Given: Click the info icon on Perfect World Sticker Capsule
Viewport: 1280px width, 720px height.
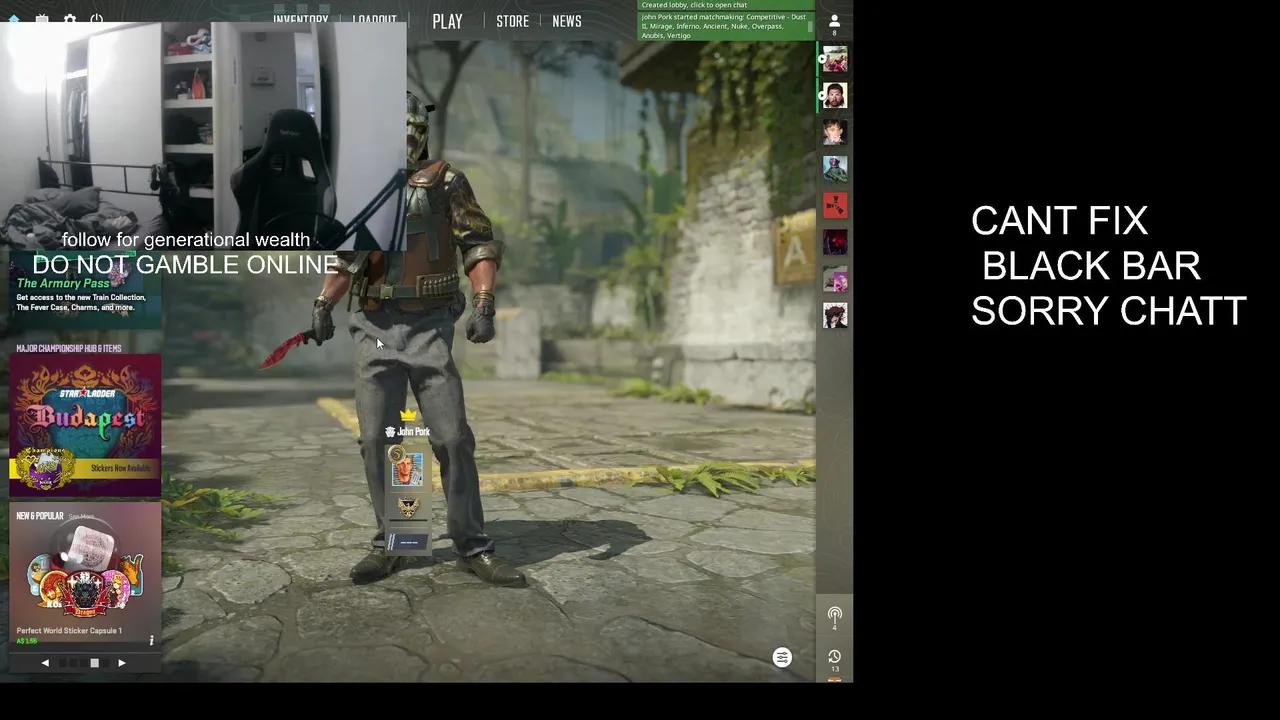Looking at the screenshot, I should pos(150,642).
